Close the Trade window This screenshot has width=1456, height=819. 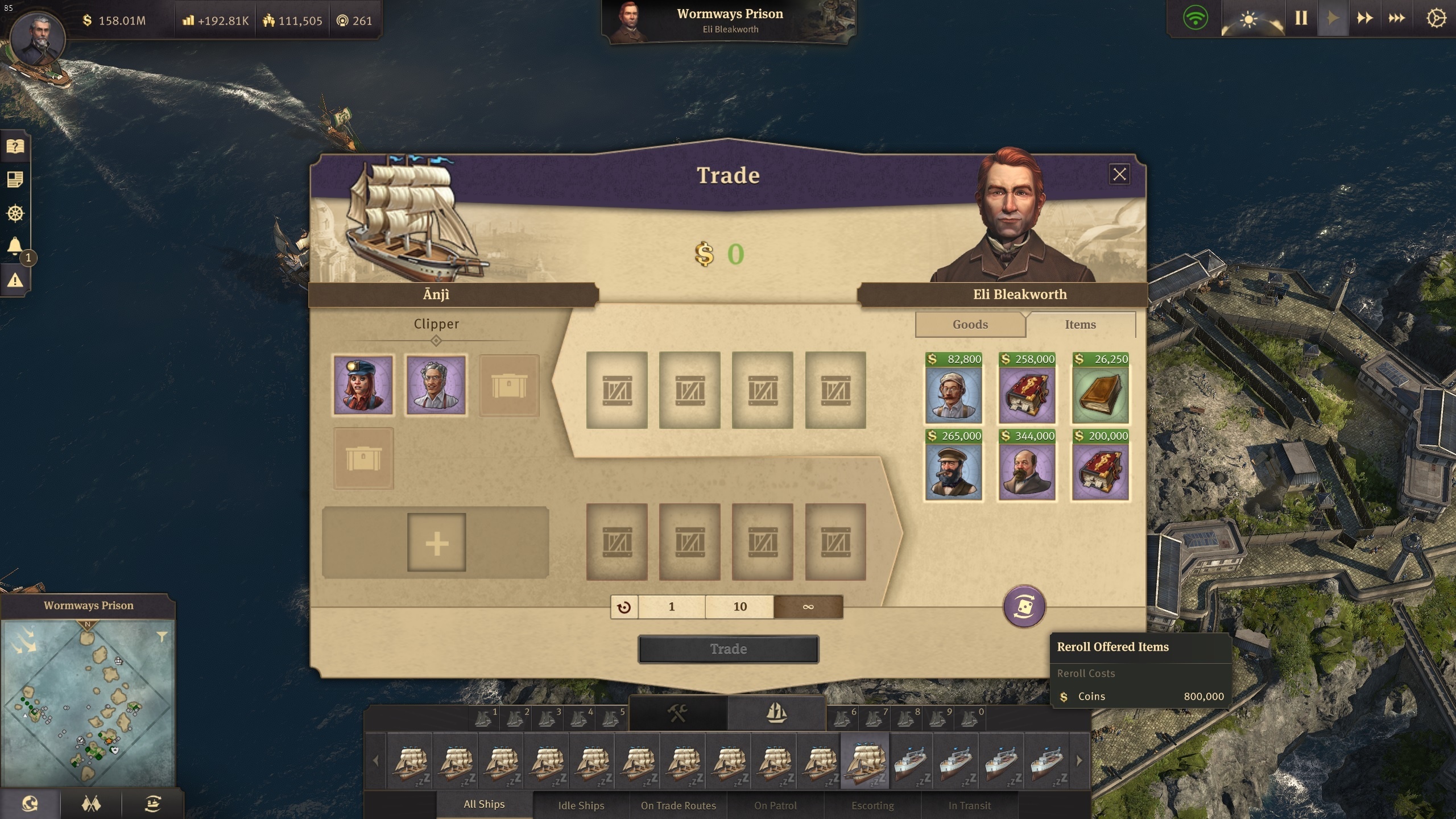point(1119,175)
